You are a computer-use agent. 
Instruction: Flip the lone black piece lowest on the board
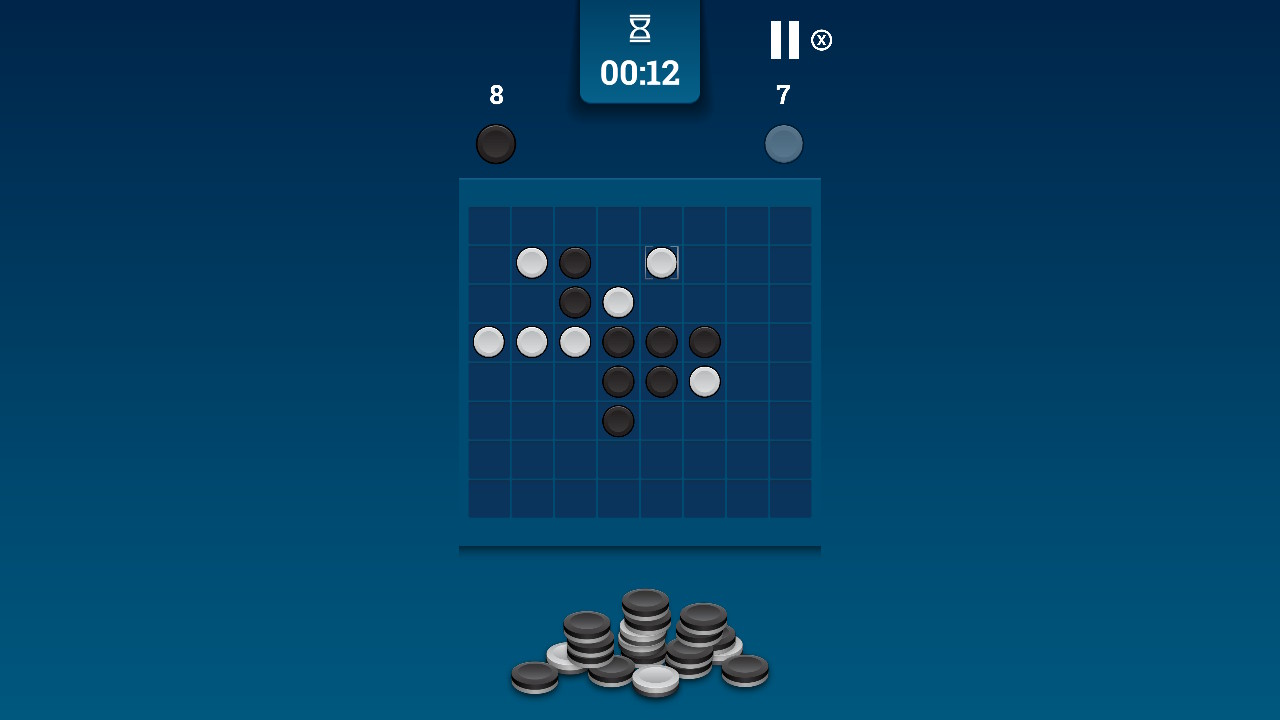click(x=617, y=421)
